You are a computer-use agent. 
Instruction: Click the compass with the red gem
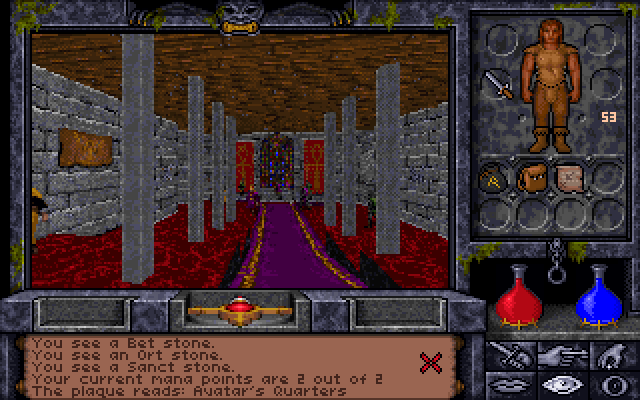(x=239, y=312)
